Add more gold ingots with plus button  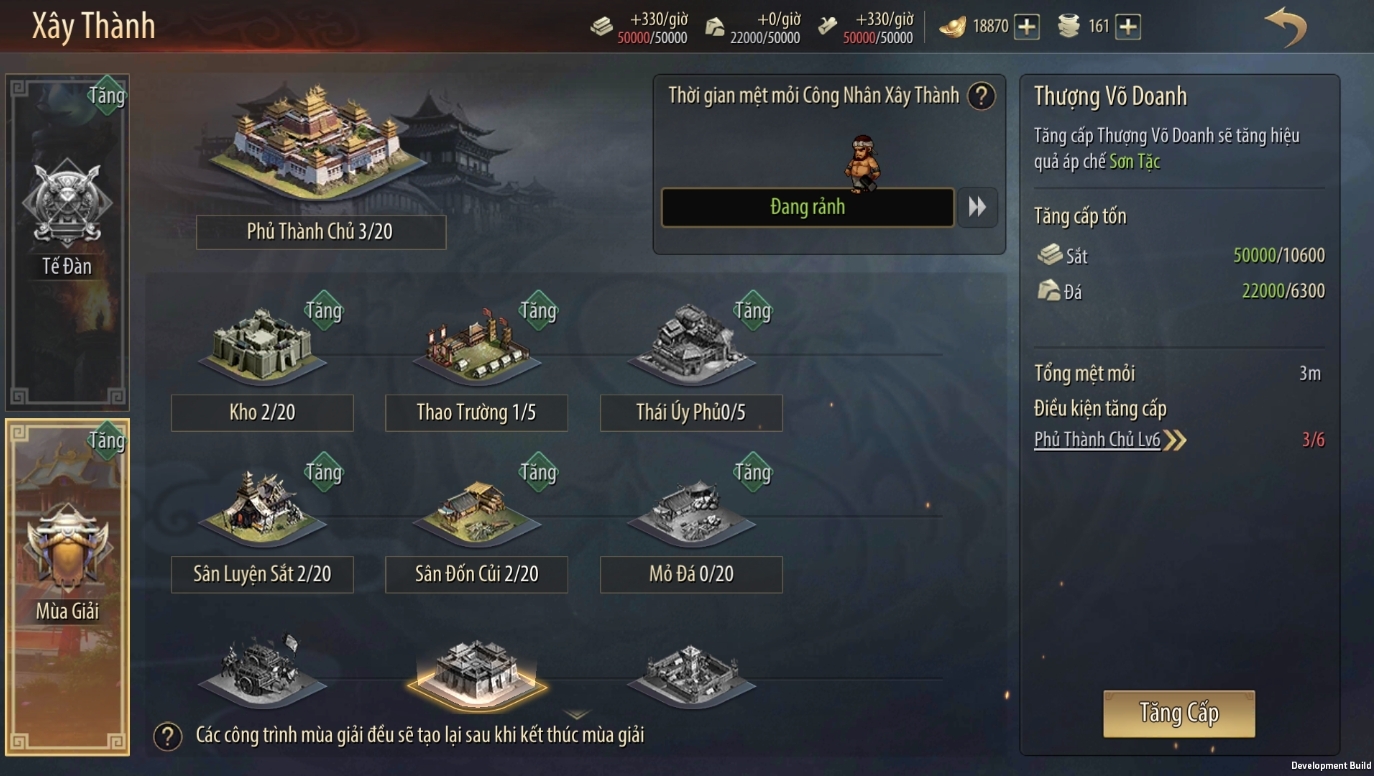coord(1027,27)
